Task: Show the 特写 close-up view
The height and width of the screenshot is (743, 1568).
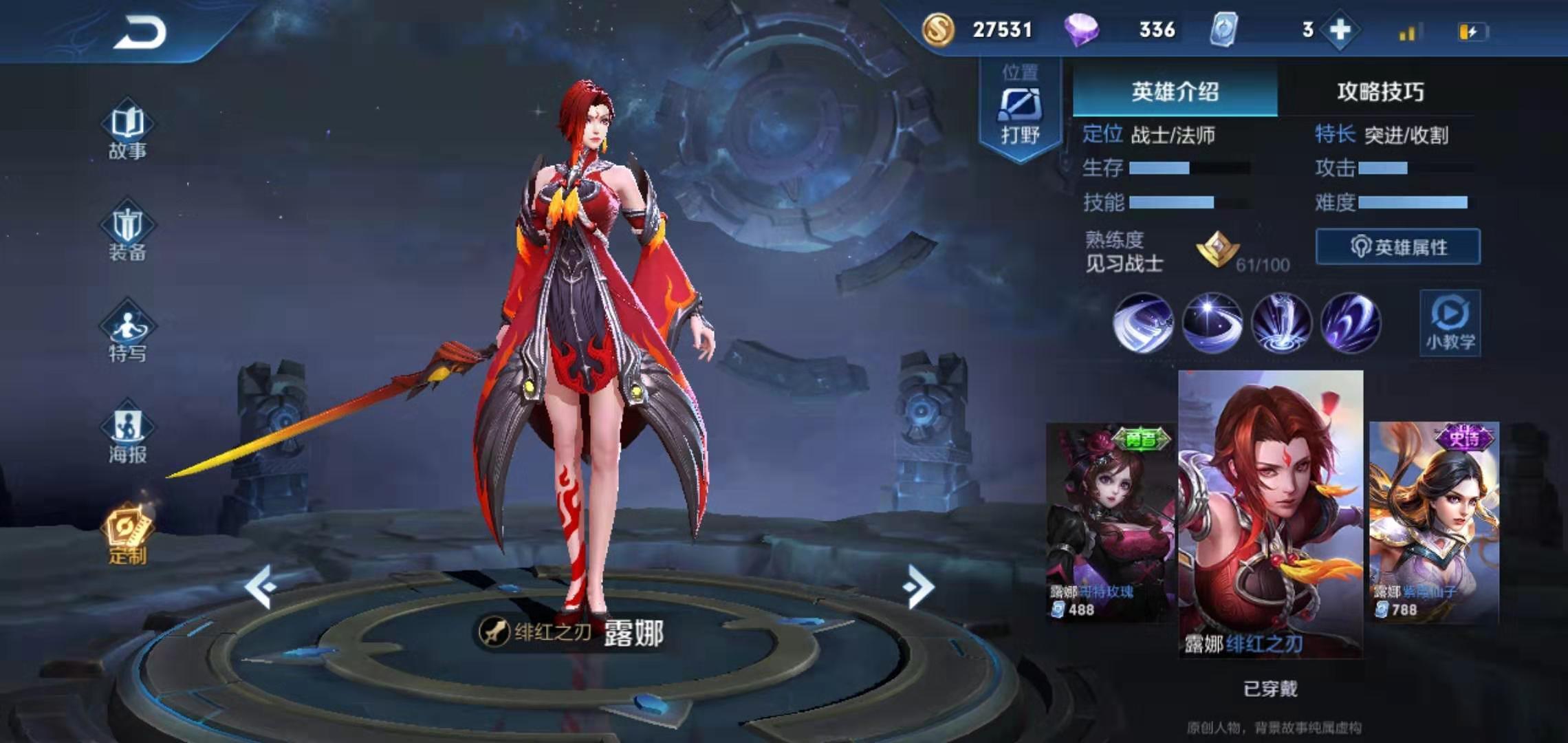Action: 127,335
